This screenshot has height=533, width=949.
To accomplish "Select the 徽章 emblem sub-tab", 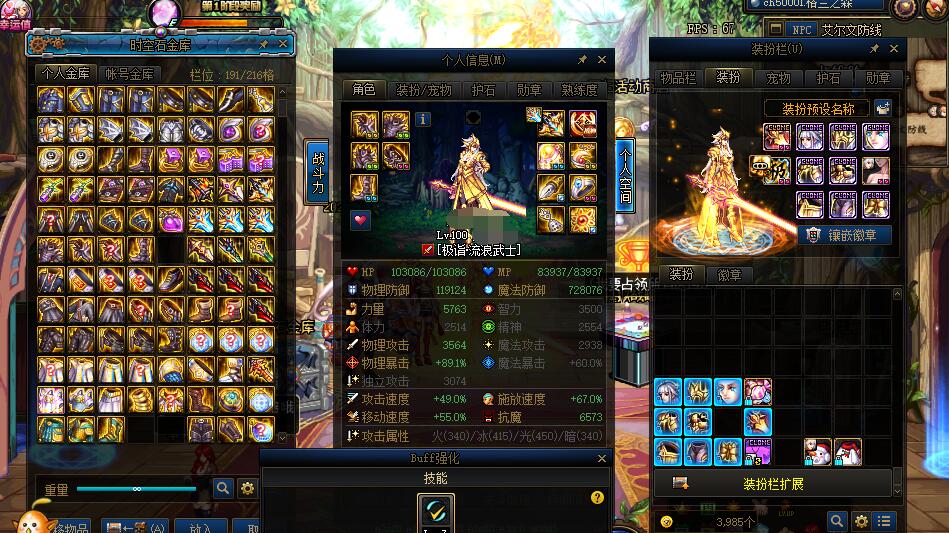I will [x=730, y=275].
